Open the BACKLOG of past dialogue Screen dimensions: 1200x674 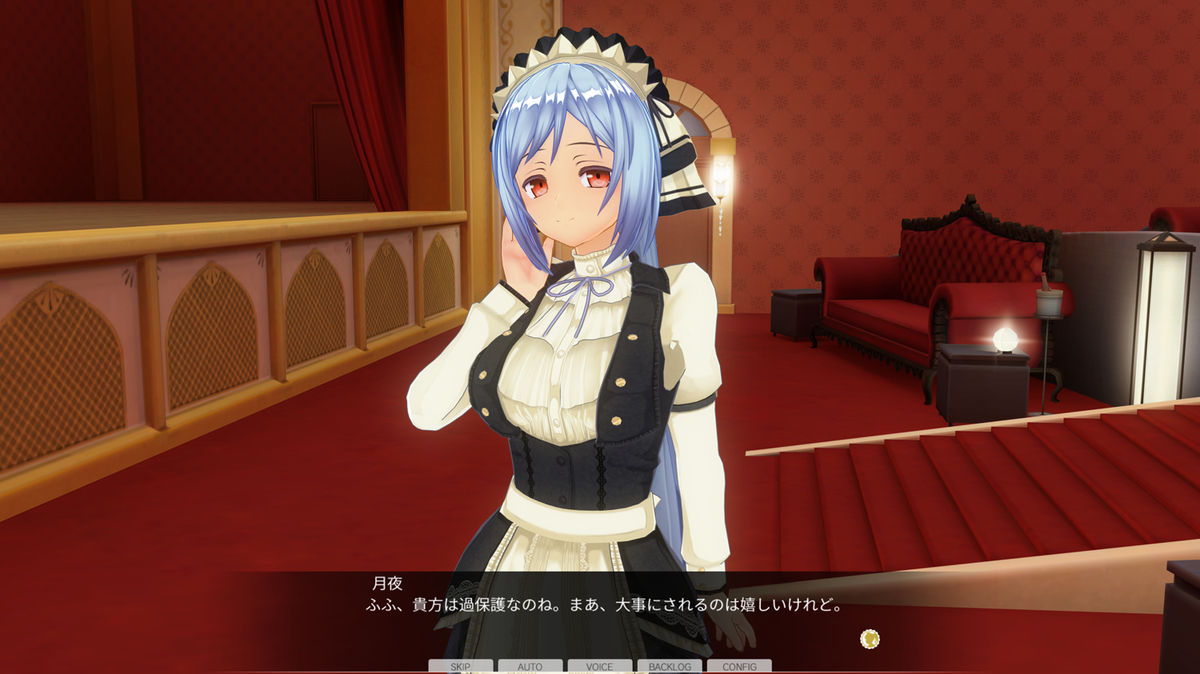point(669,666)
